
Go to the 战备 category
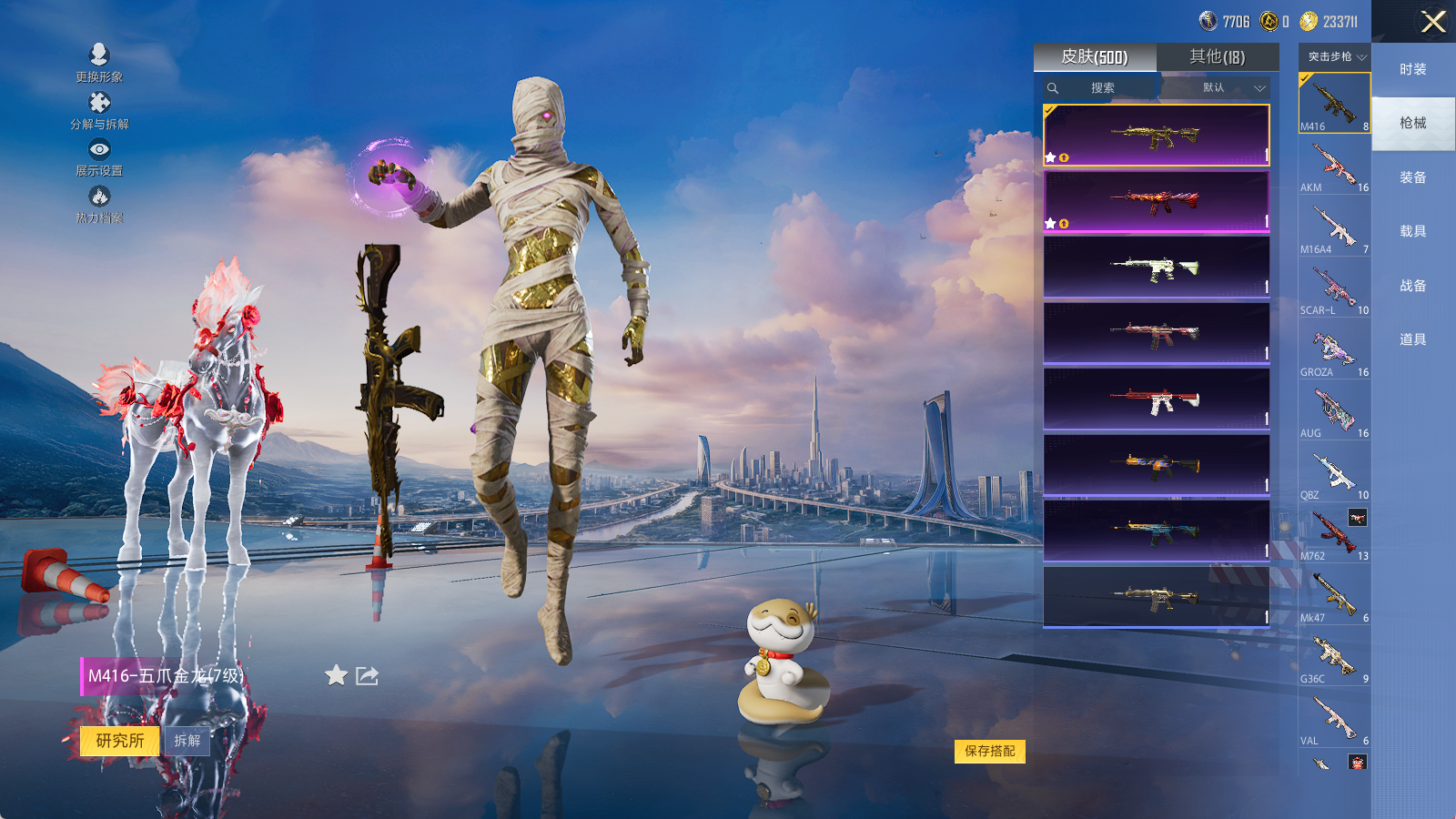click(1413, 286)
